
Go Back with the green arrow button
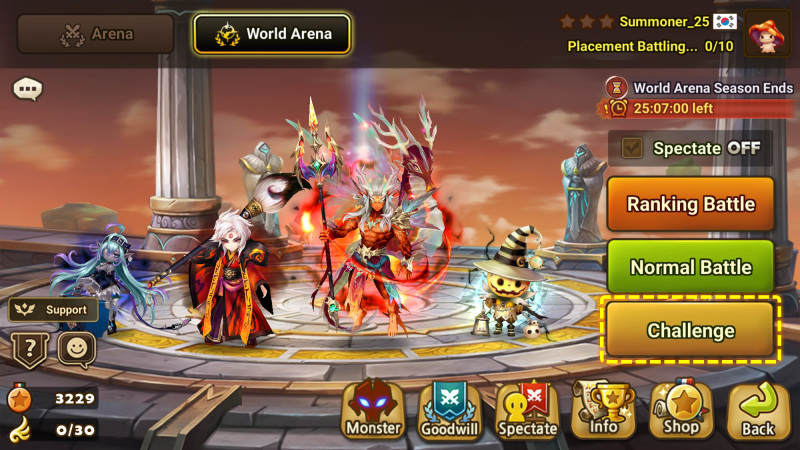(758, 410)
